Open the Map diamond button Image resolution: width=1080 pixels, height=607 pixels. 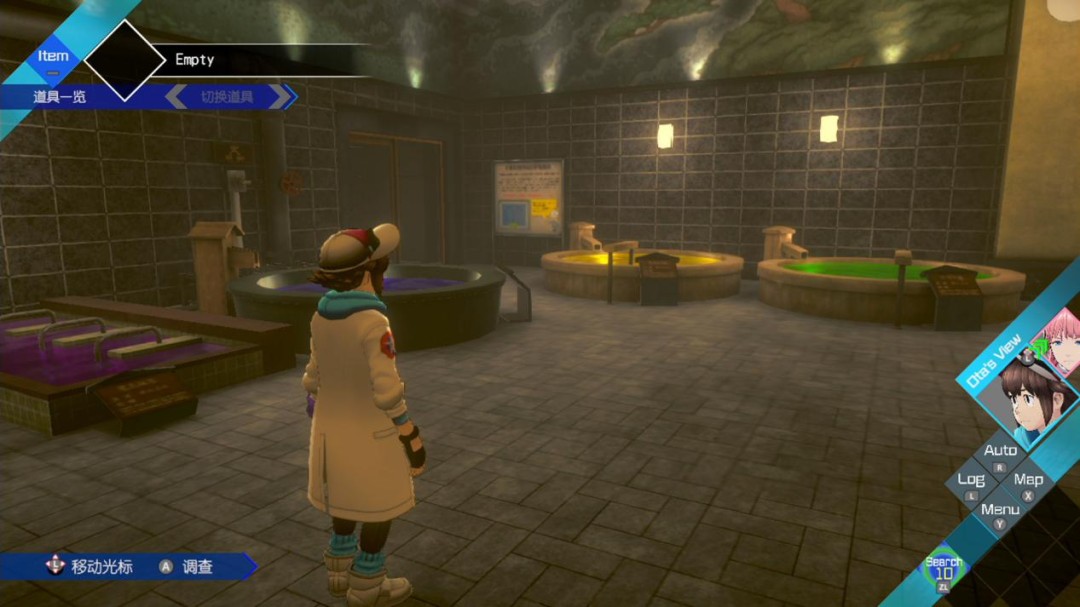point(1029,481)
